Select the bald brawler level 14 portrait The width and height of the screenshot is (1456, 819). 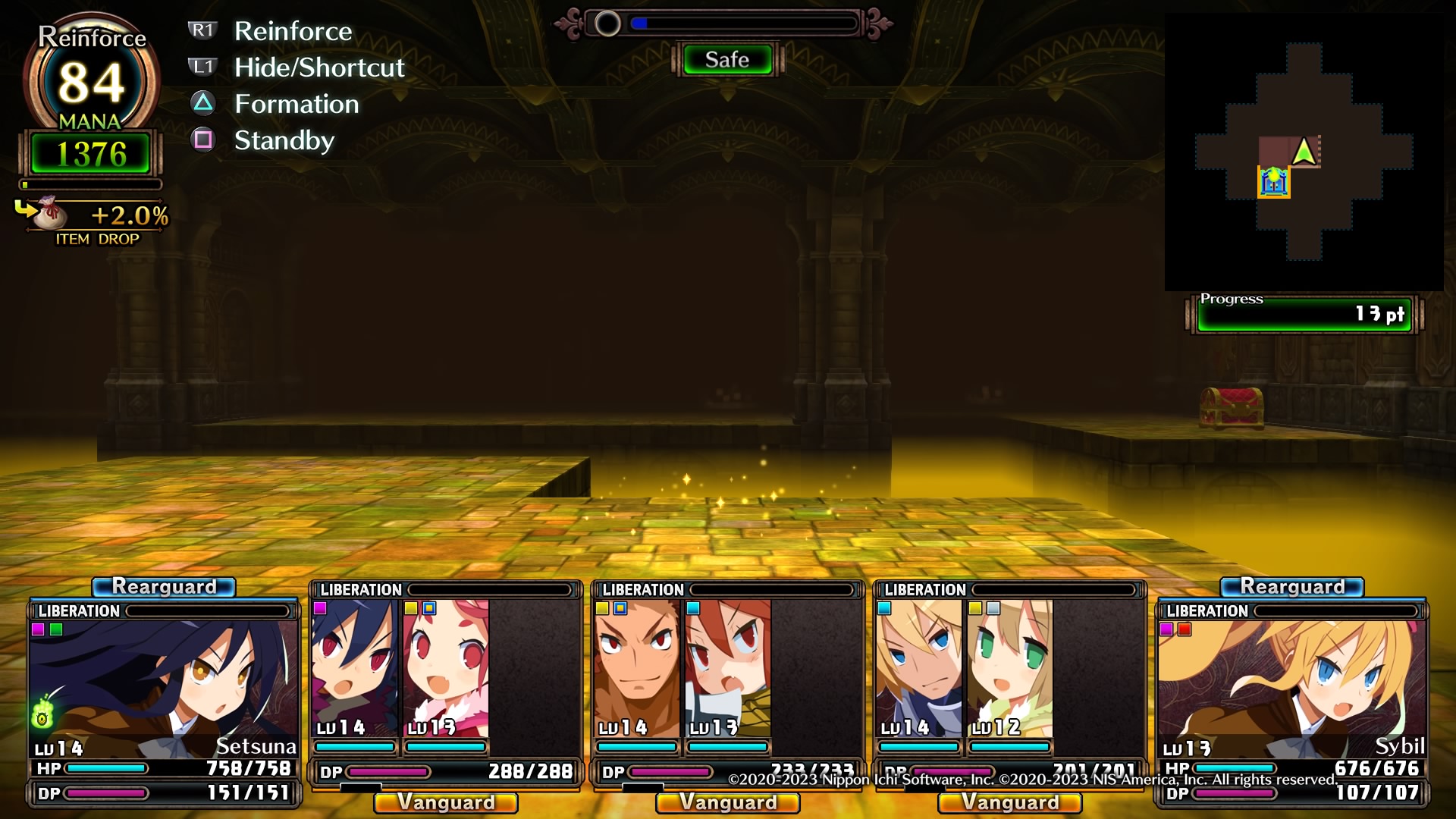coord(637,667)
